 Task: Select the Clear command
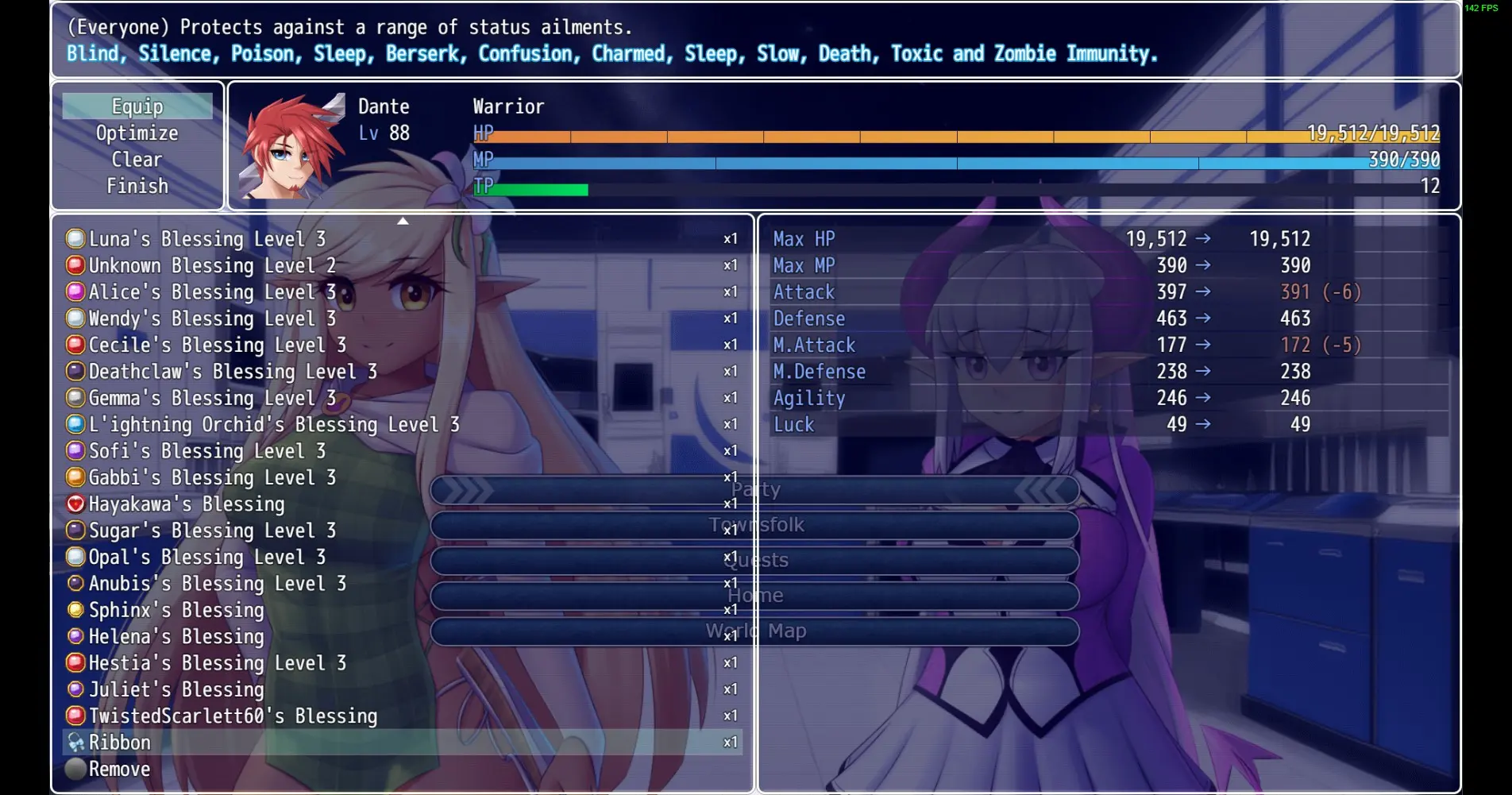pyautogui.click(x=137, y=160)
